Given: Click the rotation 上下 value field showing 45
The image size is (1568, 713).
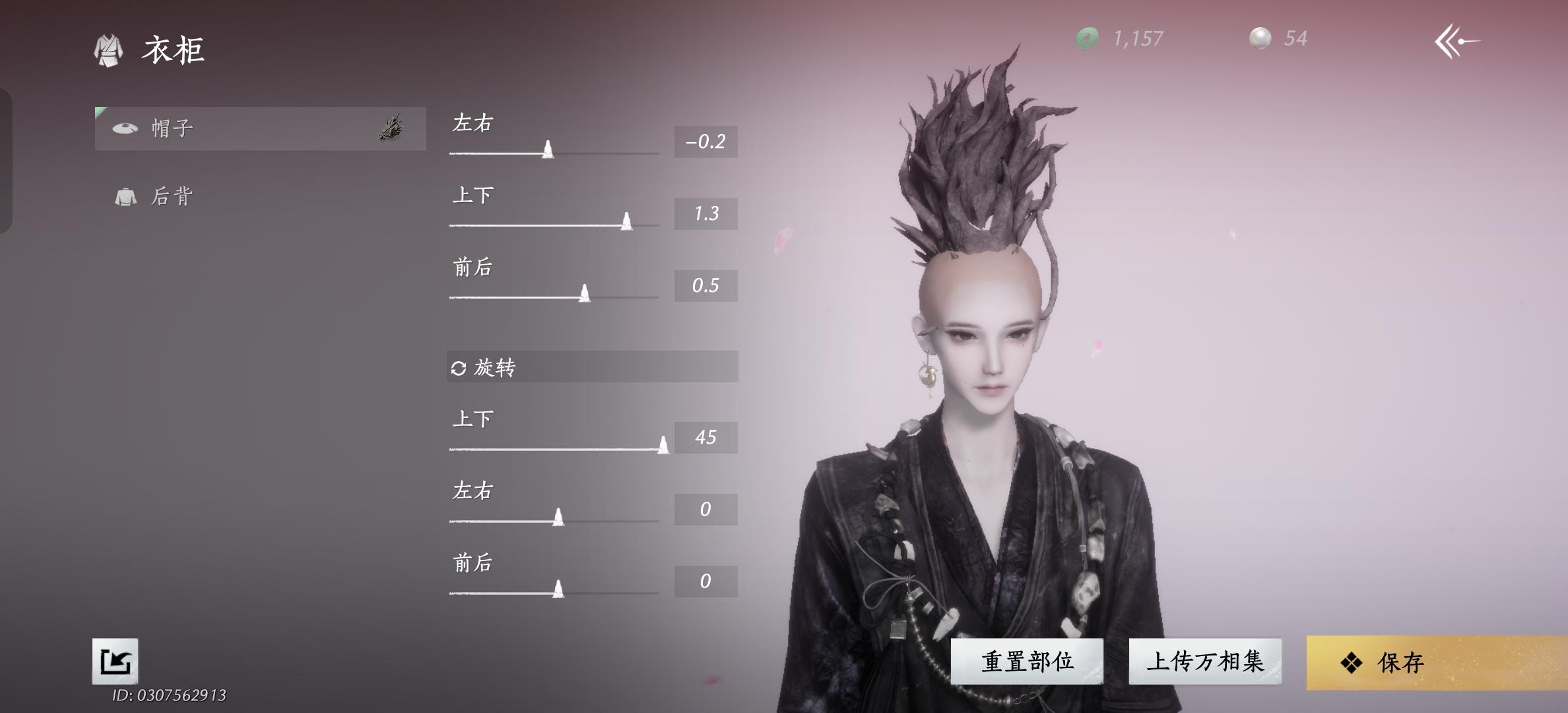Looking at the screenshot, I should (705, 437).
